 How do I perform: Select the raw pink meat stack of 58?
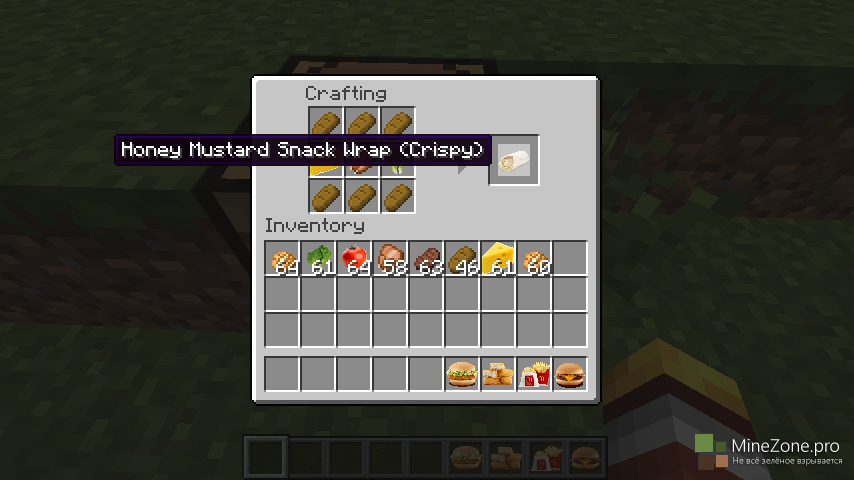[x=391, y=259]
